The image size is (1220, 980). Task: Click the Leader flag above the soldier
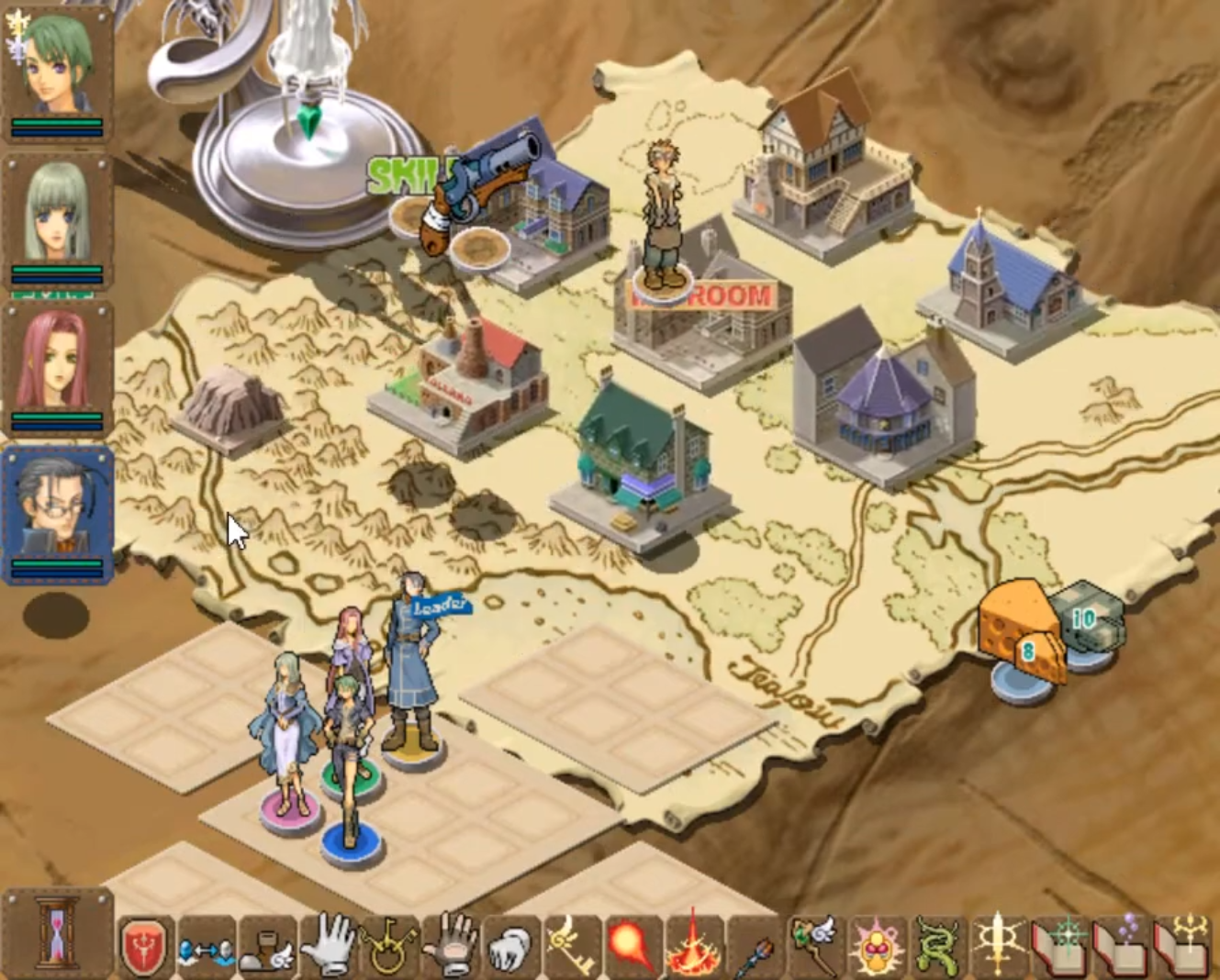click(439, 606)
